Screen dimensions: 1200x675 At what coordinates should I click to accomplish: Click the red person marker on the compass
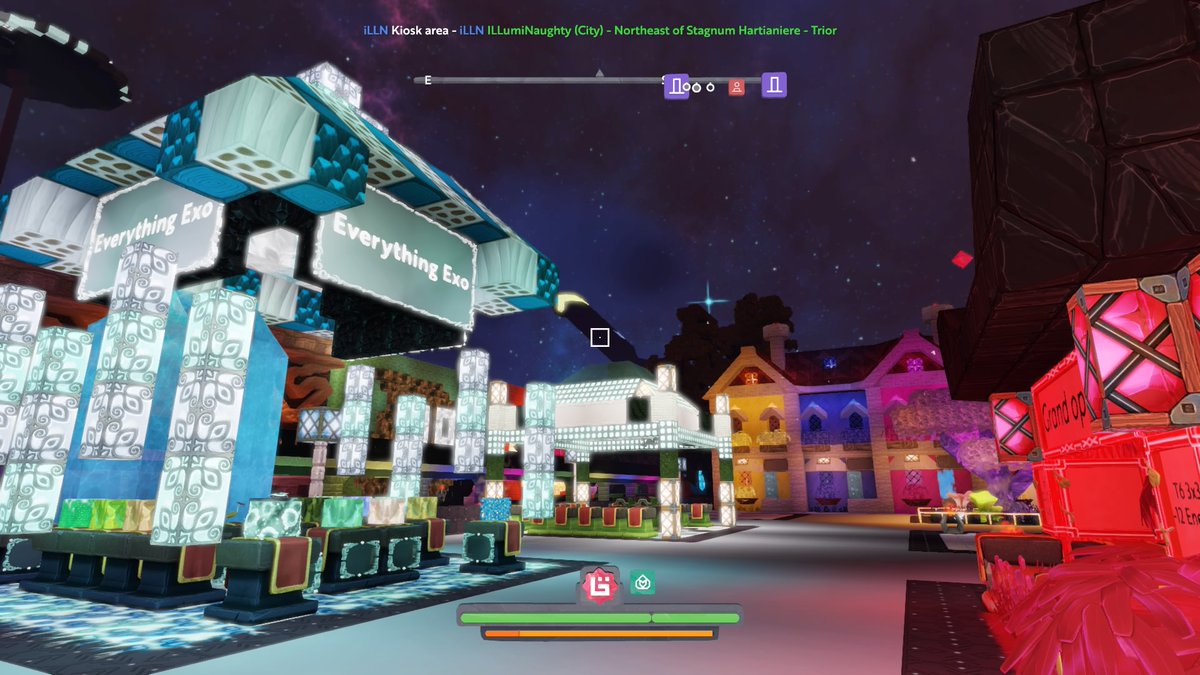click(737, 86)
